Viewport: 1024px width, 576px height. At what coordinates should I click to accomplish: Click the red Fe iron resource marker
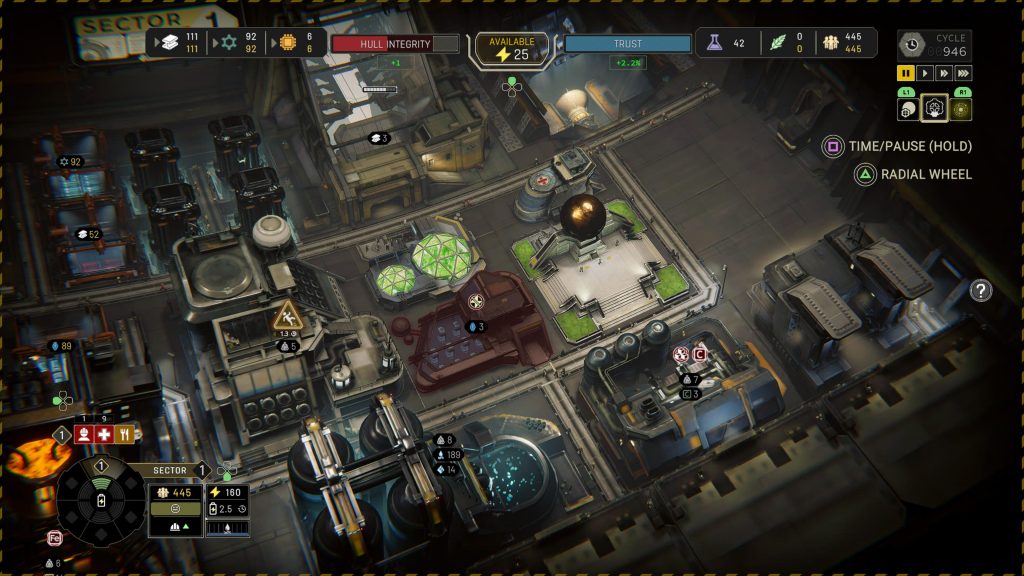point(56,538)
